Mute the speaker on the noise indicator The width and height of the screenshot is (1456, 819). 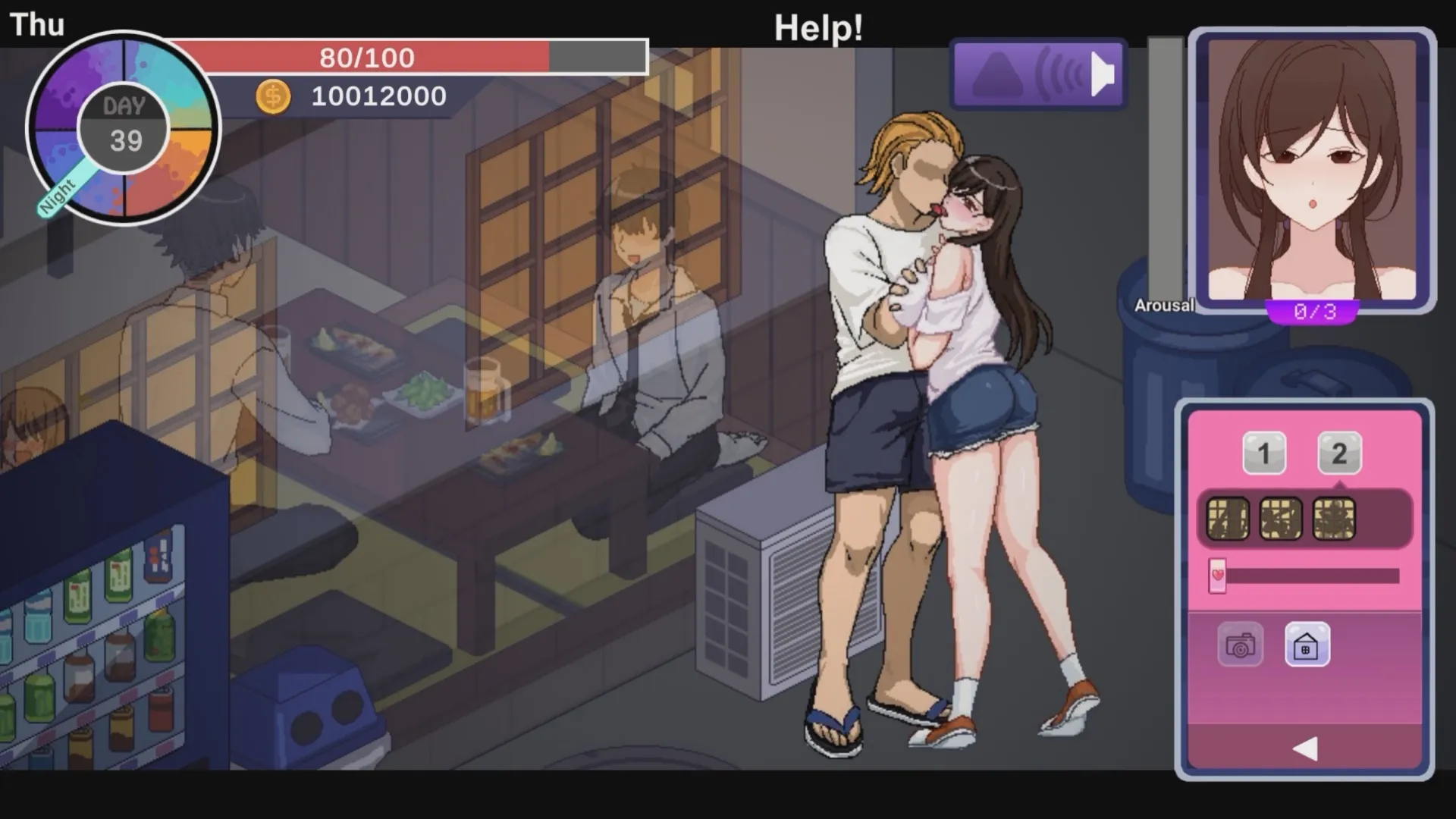click(x=1103, y=74)
